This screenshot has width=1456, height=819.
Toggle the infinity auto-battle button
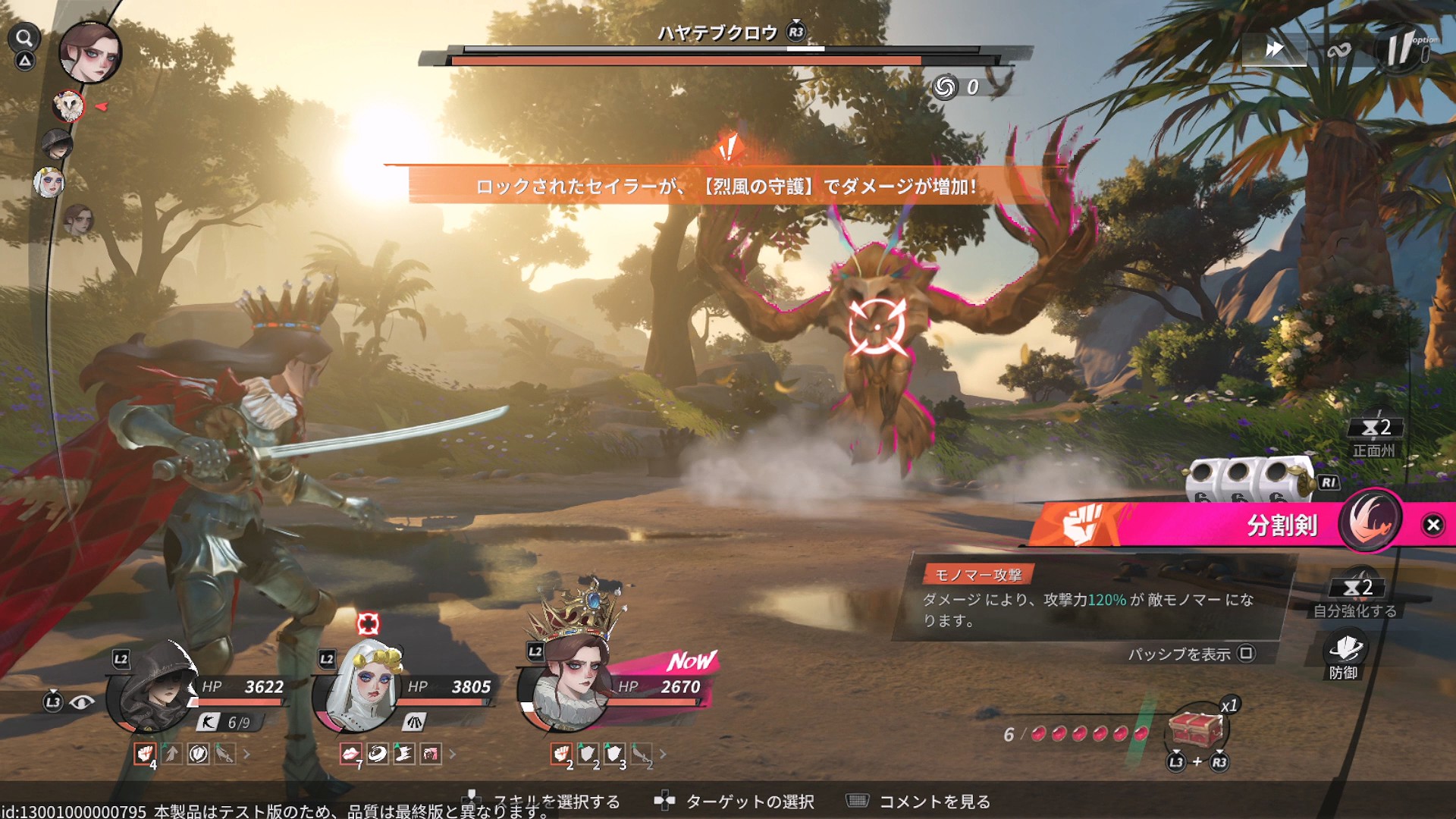tap(1338, 51)
